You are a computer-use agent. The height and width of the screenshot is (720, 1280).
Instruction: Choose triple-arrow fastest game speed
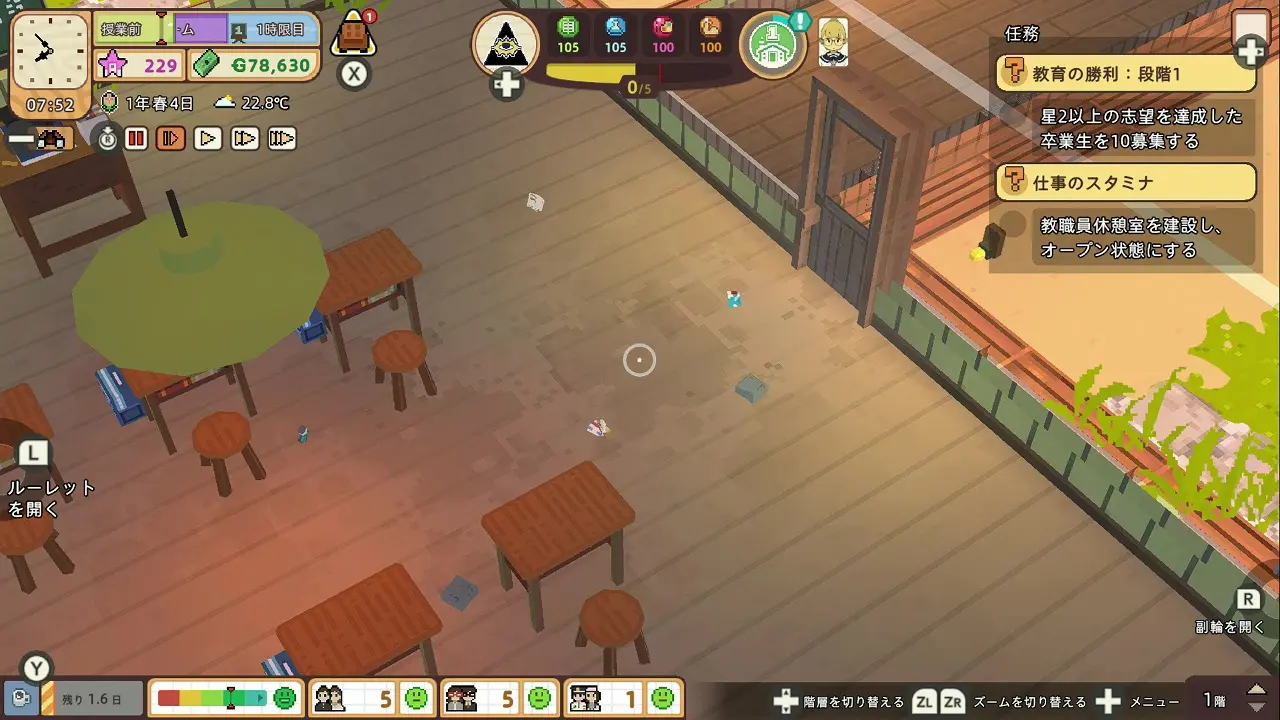click(x=282, y=139)
